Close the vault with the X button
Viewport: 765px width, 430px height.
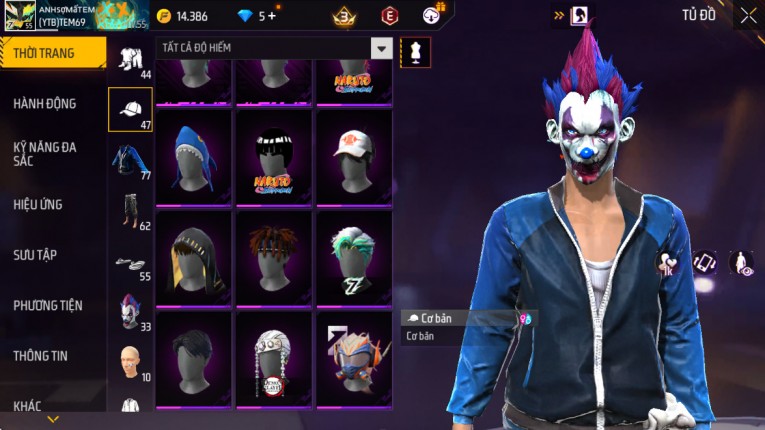tap(748, 15)
